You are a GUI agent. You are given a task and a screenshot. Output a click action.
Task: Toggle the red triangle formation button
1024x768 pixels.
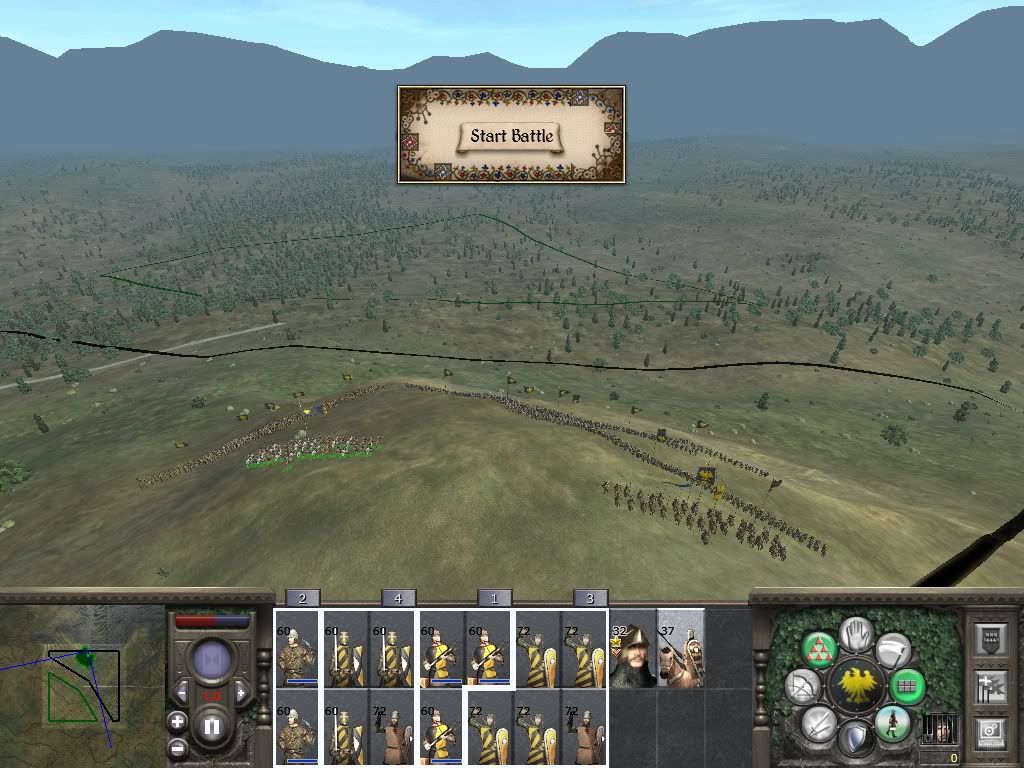818,648
